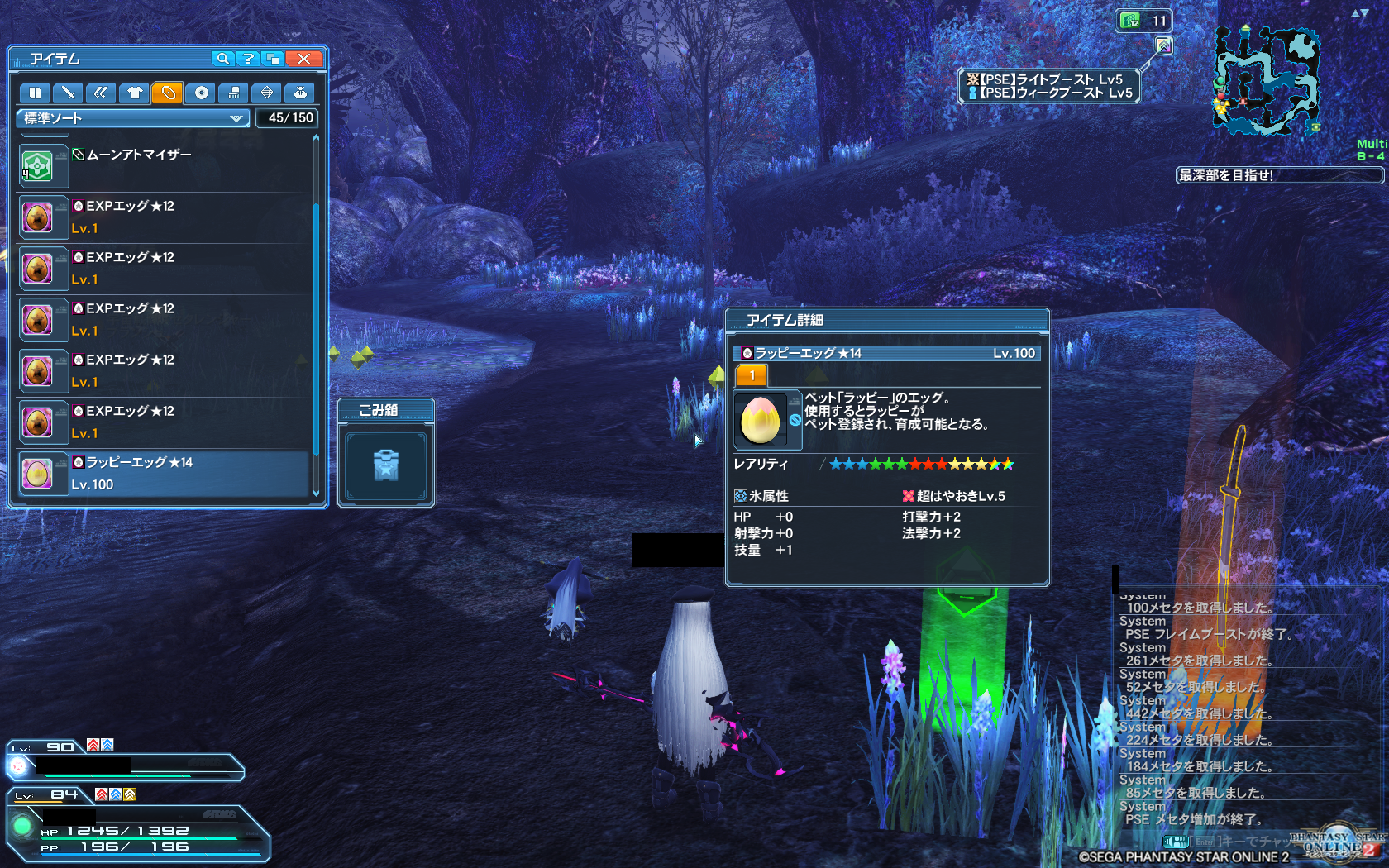1389x868 pixels.
Task: Select the ムーンアトマイザー item row
Action: [165, 166]
